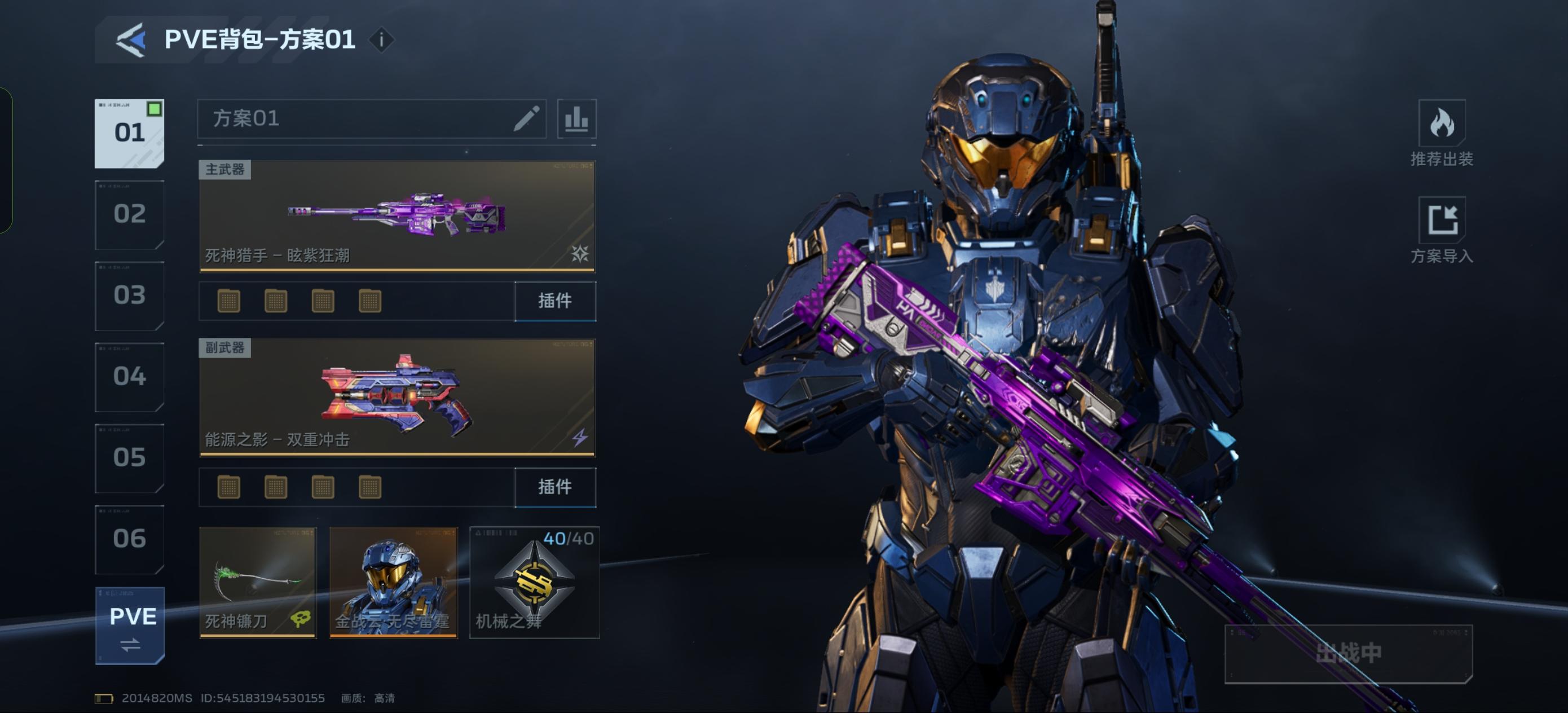Open the 机械之舞 emblem slot
The height and width of the screenshot is (713, 1568).
(x=535, y=582)
